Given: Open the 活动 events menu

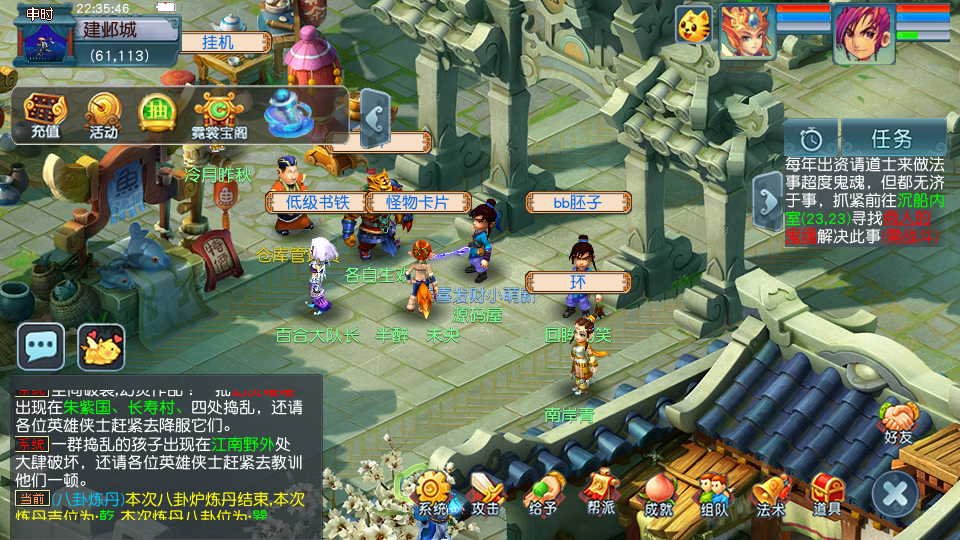Looking at the screenshot, I should coord(103,114).
